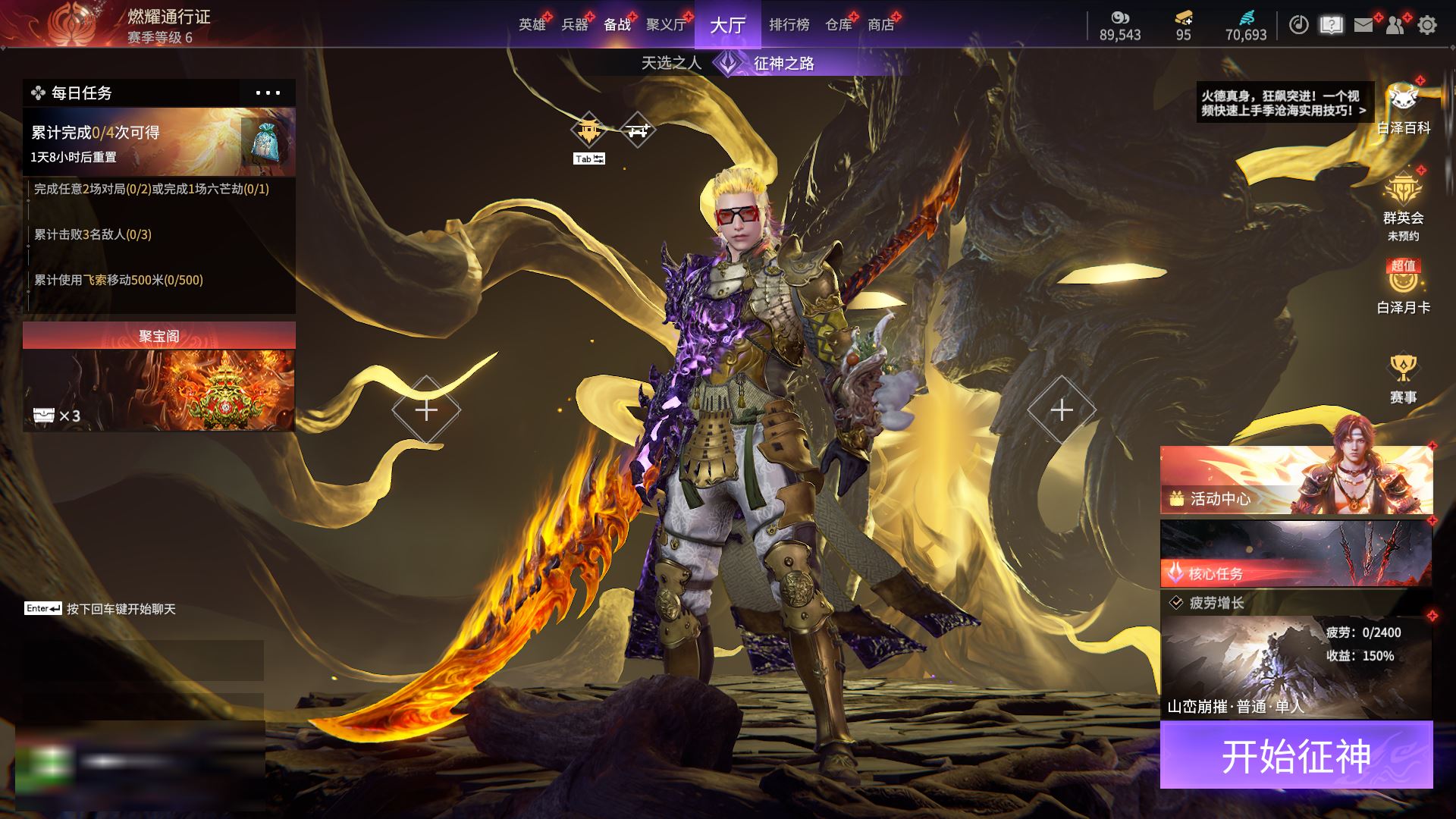Expand daily tasks three-dot menu
Screen dimensions: 1456x819
(267, 93)
